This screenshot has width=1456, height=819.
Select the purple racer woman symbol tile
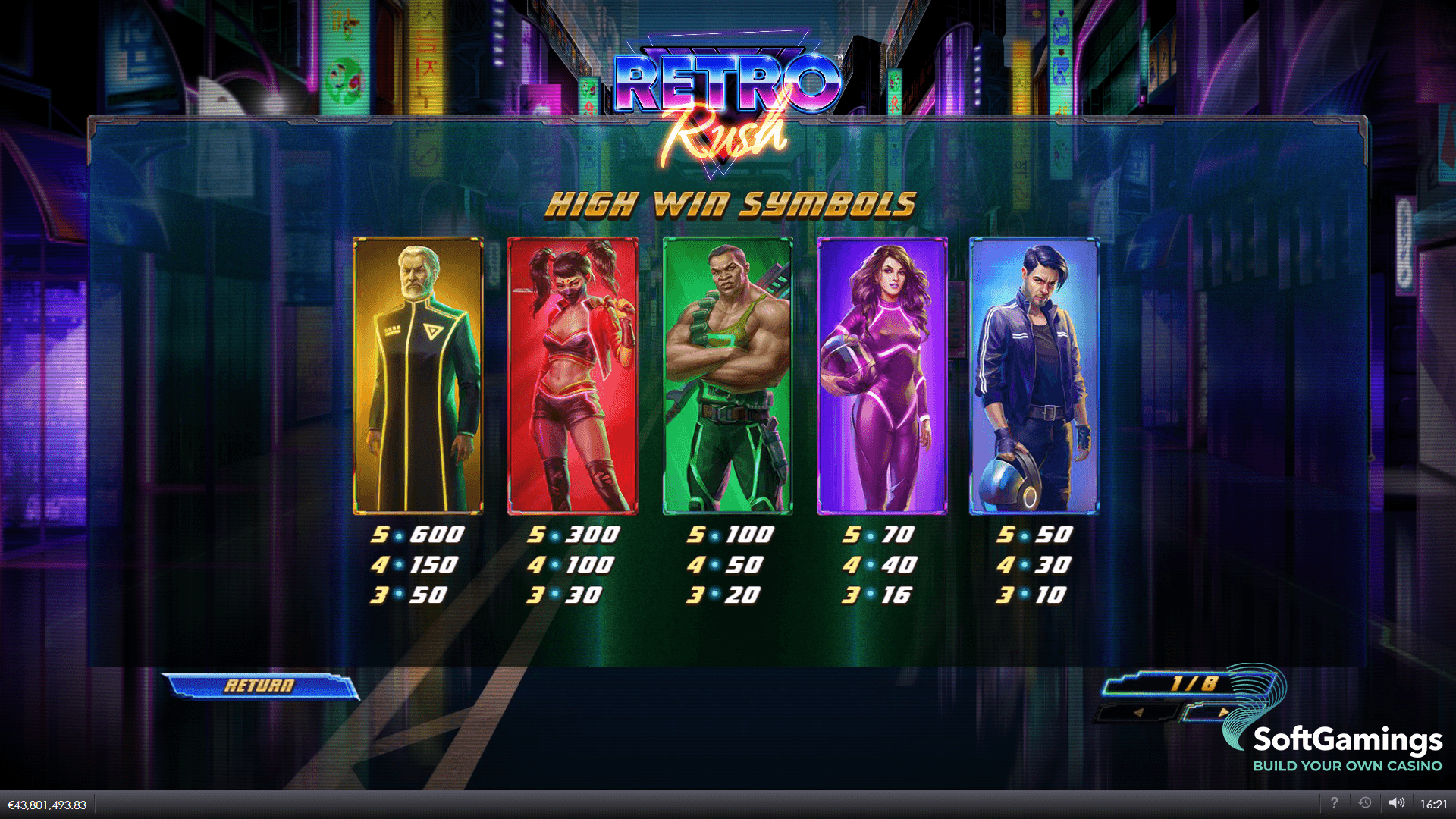tap(882, 375)
